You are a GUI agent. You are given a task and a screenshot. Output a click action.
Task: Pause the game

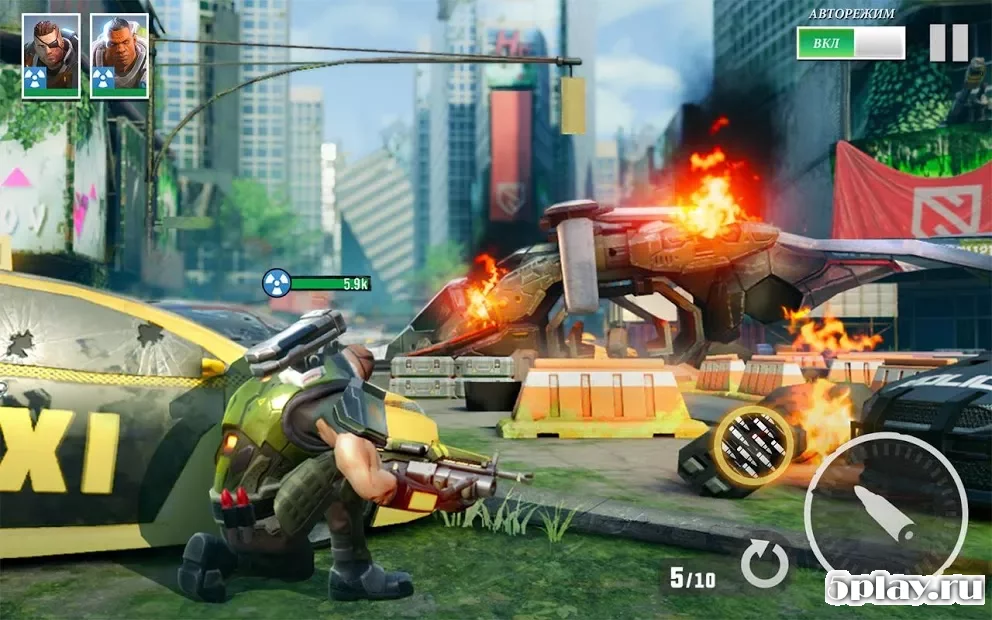coord(948,43)
